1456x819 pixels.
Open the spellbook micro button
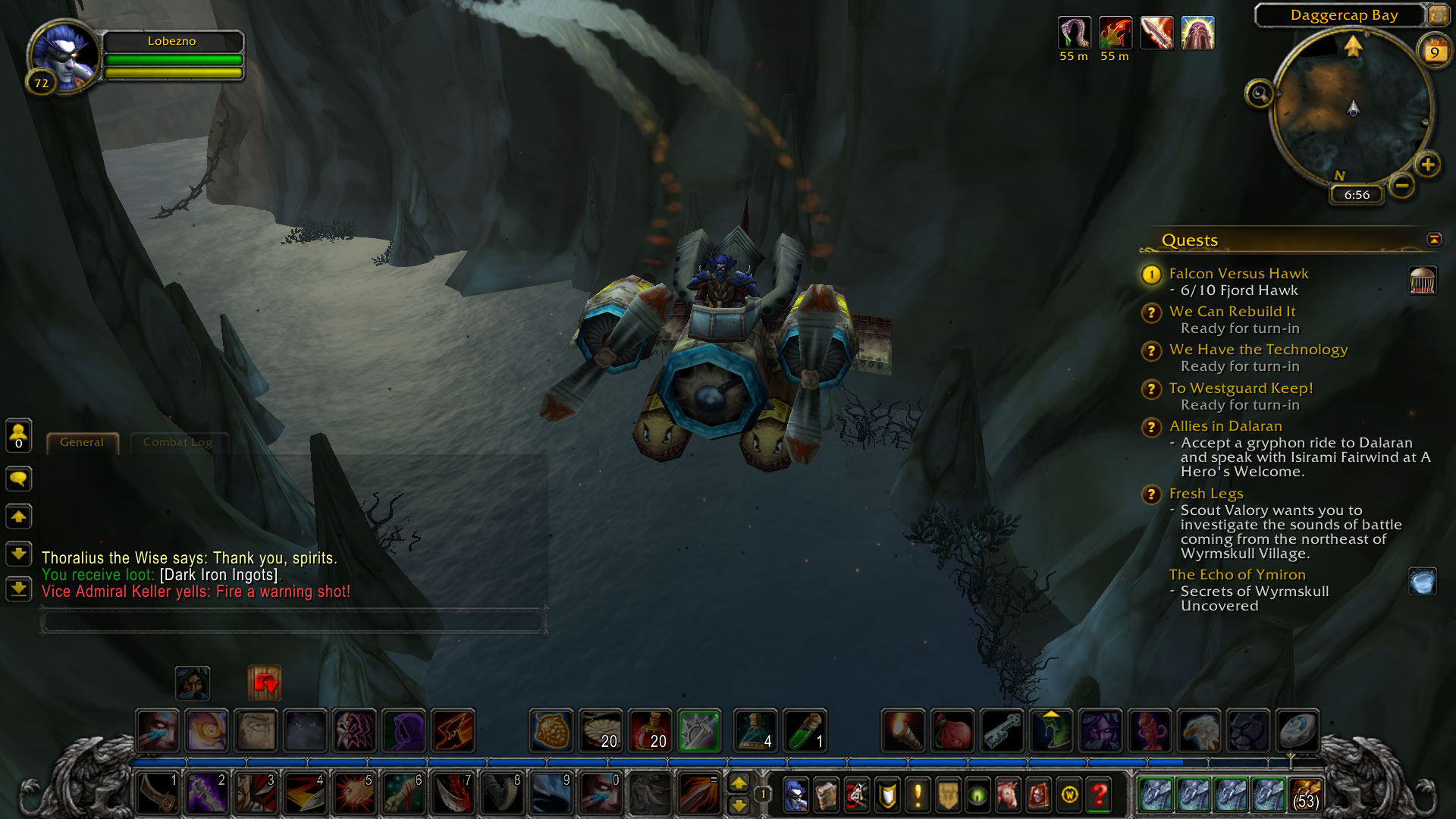(x=826, y=795)
